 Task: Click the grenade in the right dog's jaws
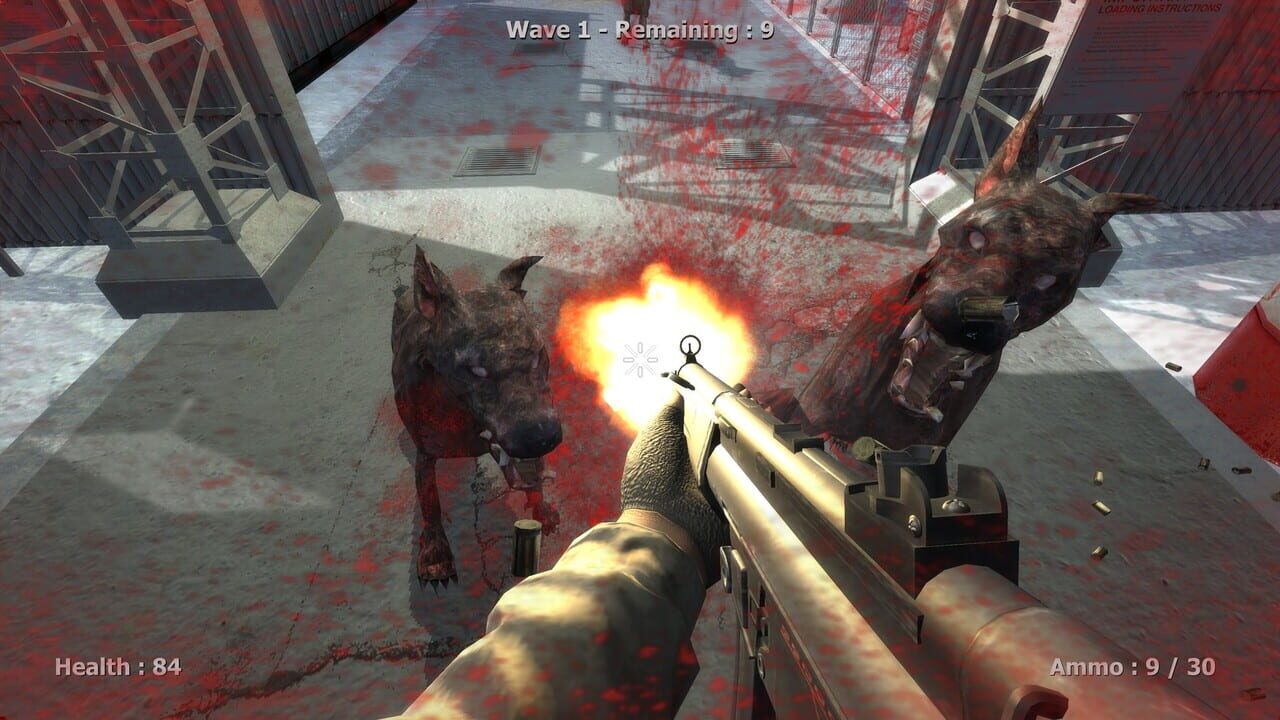tap(980, 308)
